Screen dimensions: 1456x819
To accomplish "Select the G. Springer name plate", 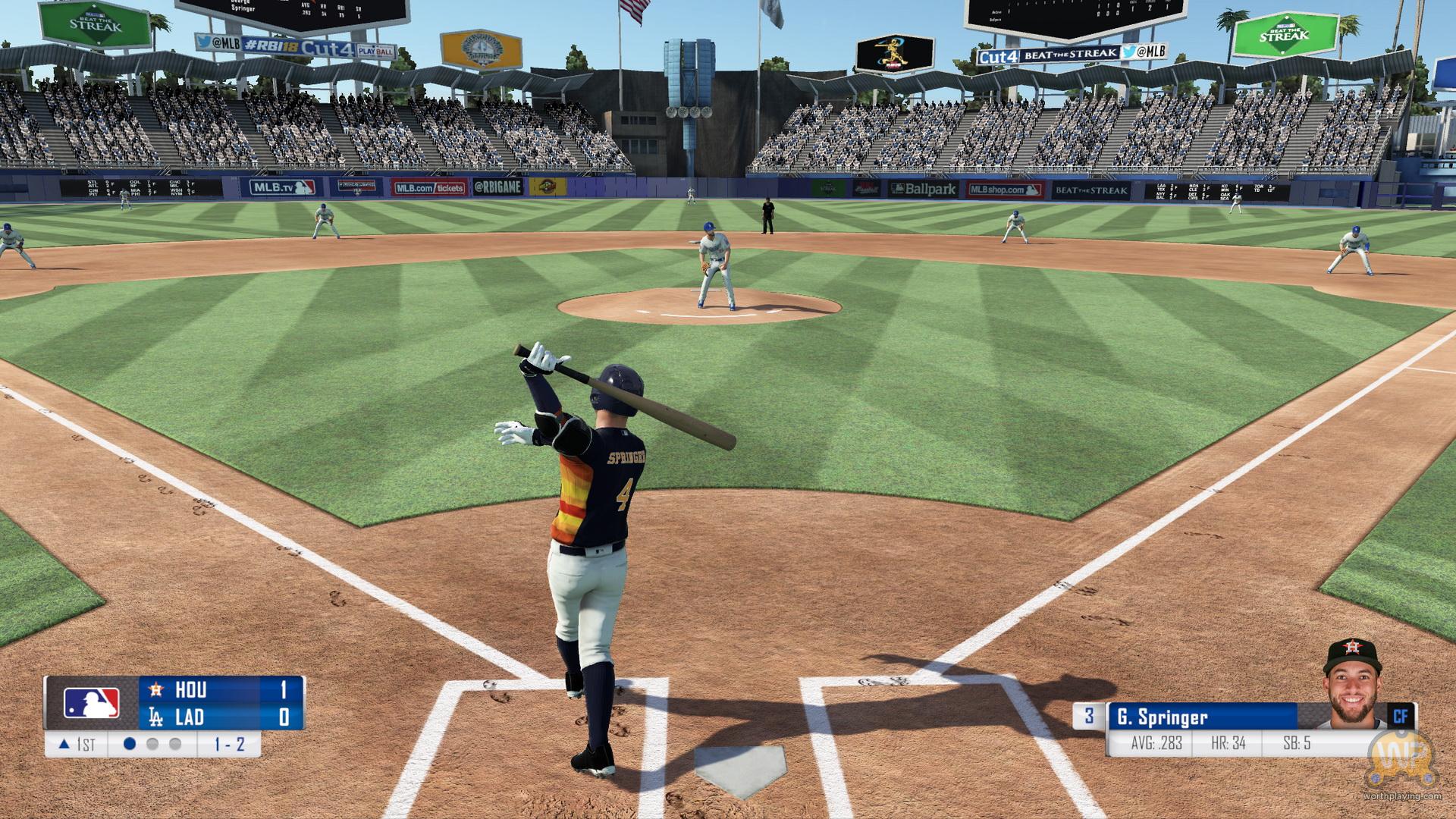I will [1201, 717].
